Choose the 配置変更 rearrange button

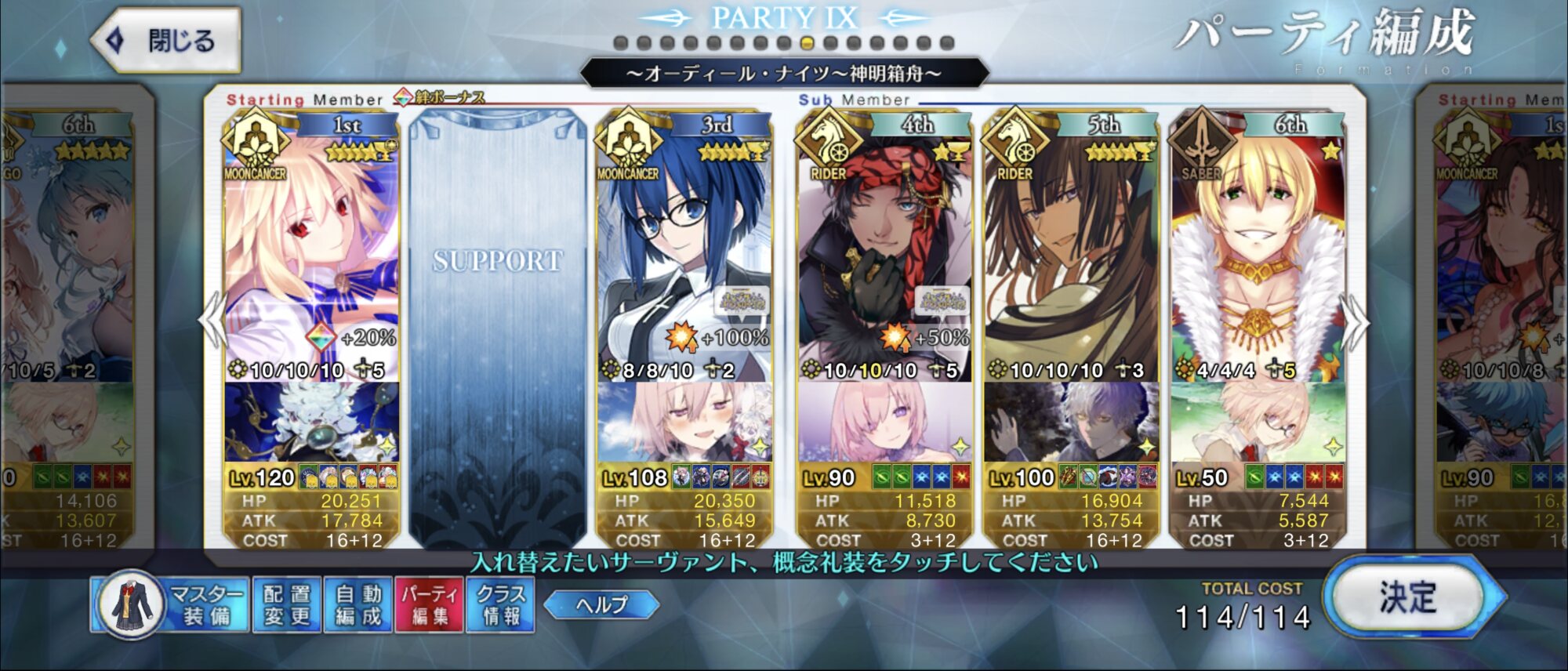287,604
